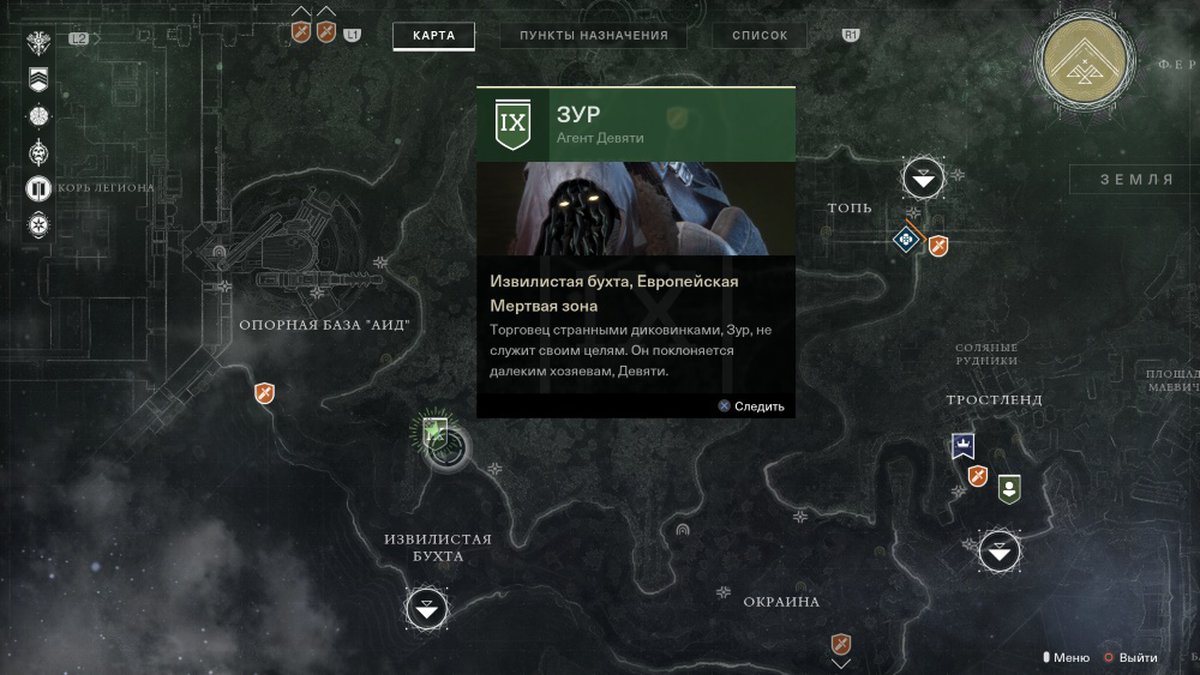Open the Director emblem in the corner

pyautogui.click(x=1084, y=62)
